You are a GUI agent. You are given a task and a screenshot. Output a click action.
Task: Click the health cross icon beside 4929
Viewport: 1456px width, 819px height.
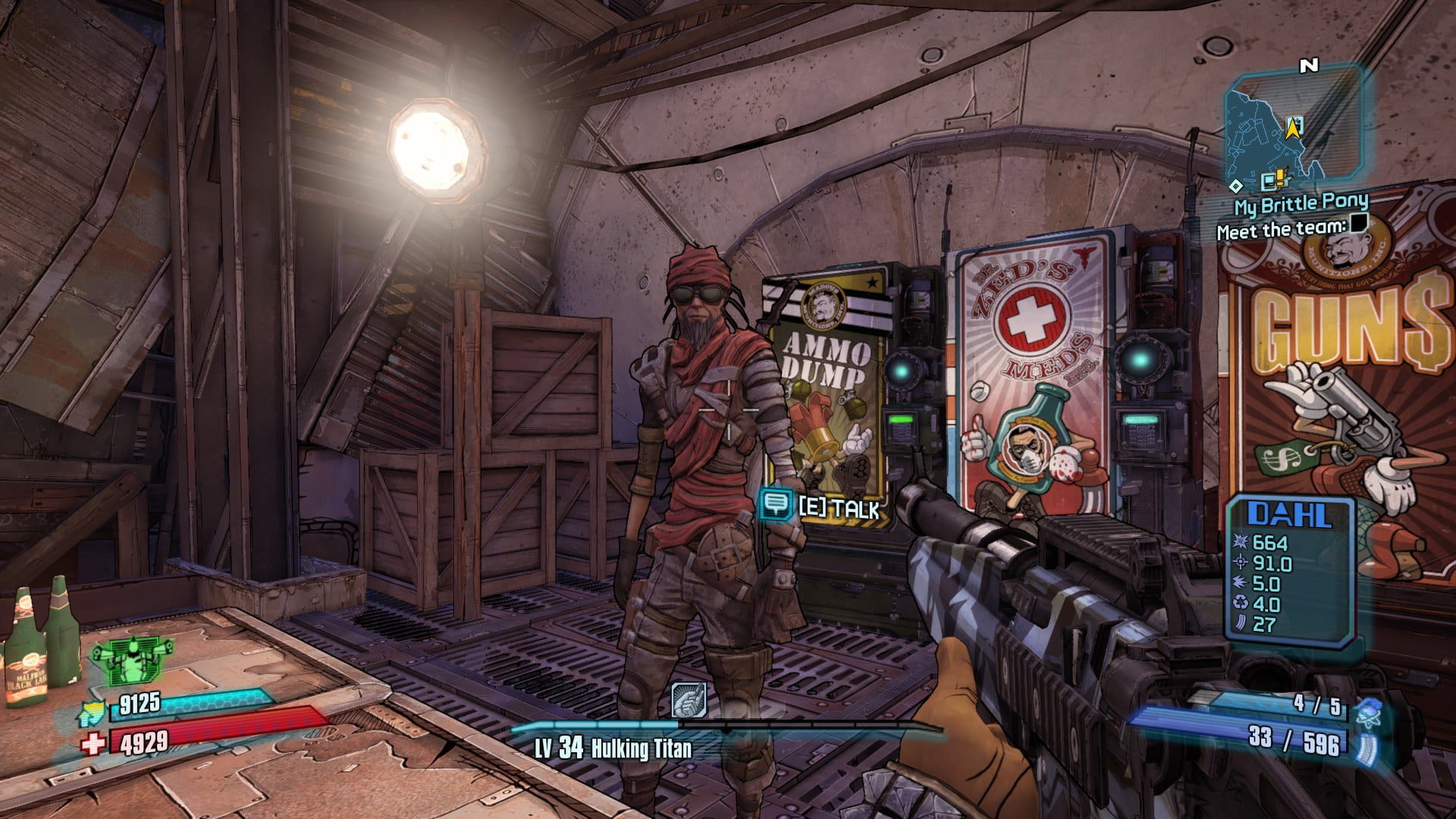93,744
